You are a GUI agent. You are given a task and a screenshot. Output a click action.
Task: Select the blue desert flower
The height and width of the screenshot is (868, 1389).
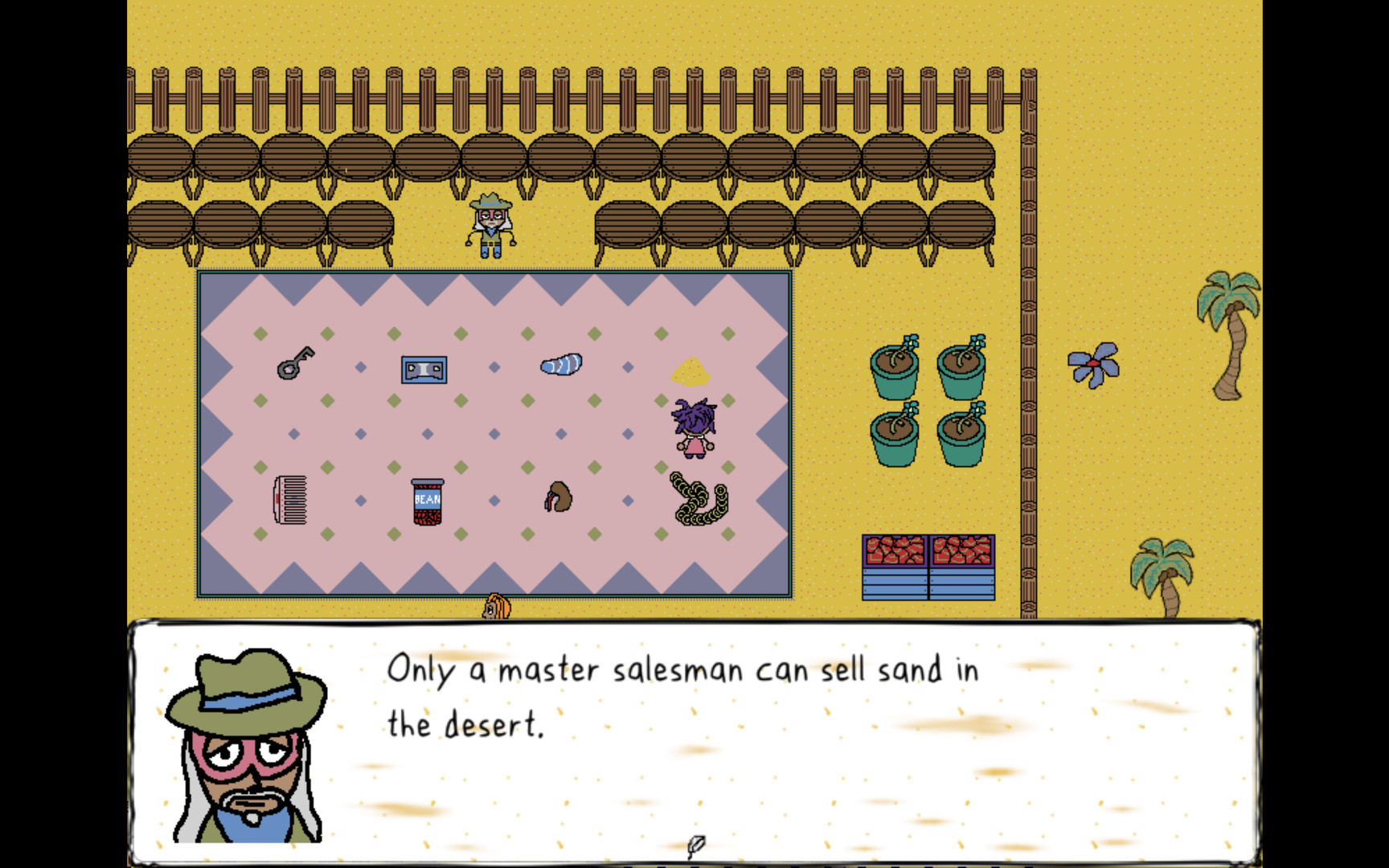1095,363
